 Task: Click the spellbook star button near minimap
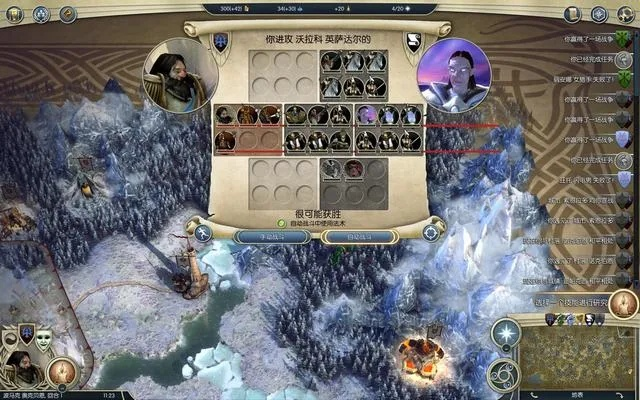tap(507, 334)
